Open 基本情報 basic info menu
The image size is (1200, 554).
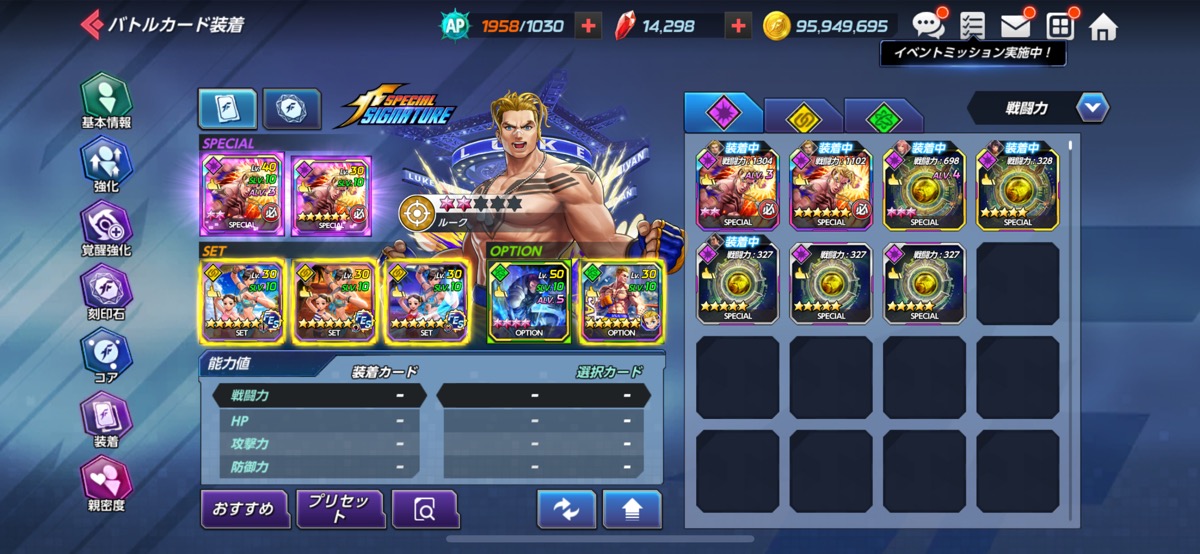click(x=106, y=102)
